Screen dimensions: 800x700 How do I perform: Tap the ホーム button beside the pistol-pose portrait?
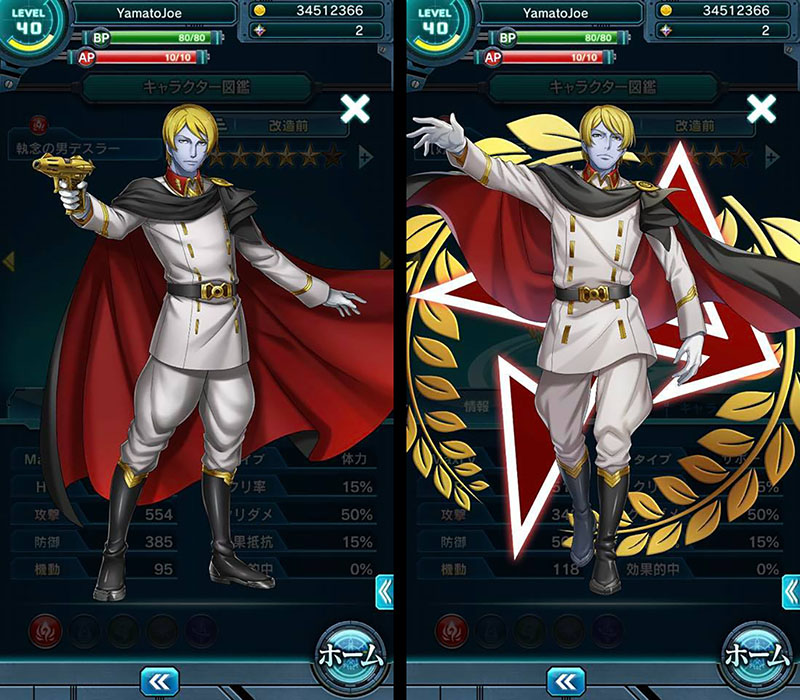coord(350,655)
